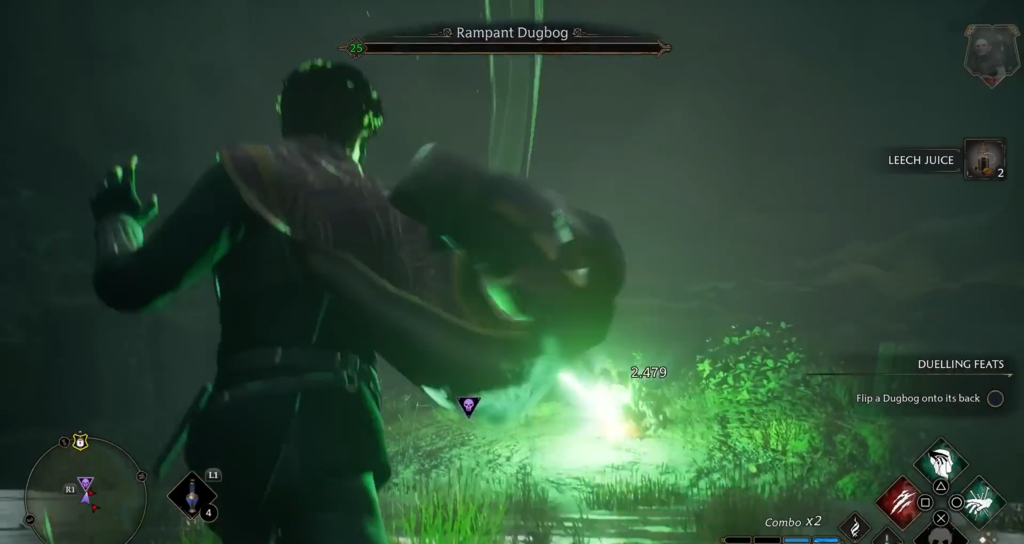This screenshot has width=1024, height=544.
Task: Click the Leech Juice item icon
Action: coord(984,159)
